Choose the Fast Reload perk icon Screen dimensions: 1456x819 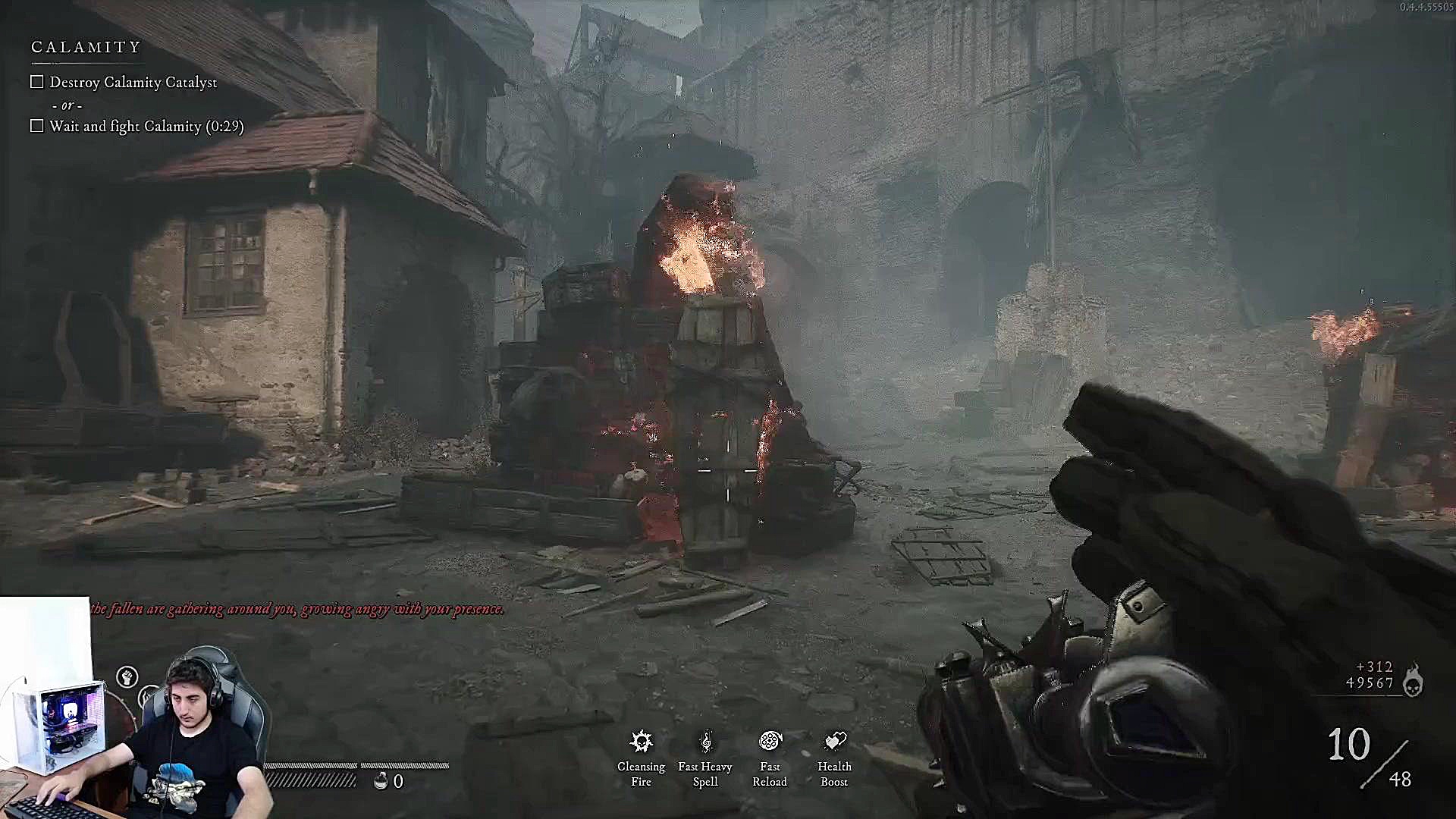tap(770, 741)
